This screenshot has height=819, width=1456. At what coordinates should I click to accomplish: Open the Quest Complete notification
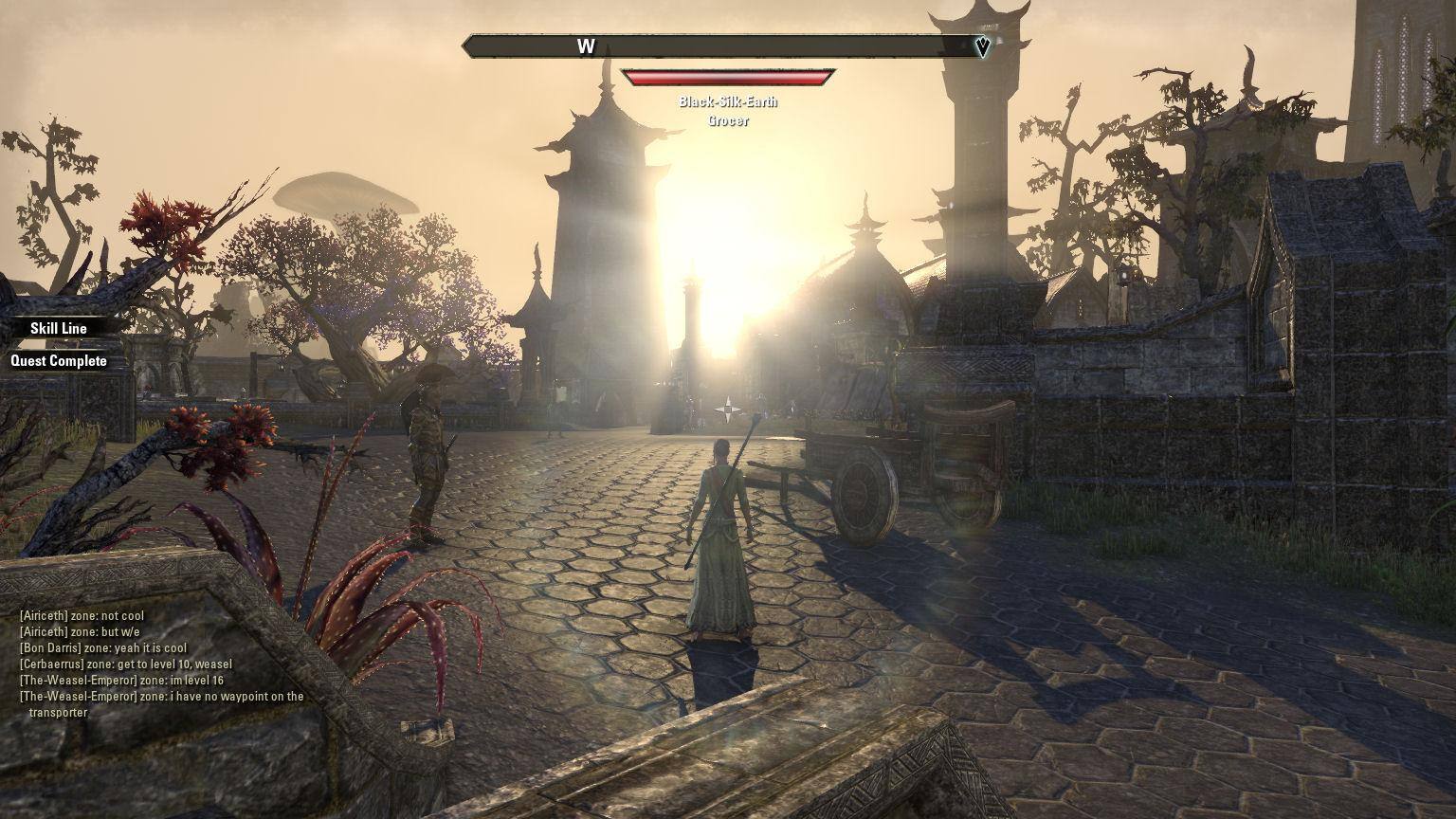59,361
